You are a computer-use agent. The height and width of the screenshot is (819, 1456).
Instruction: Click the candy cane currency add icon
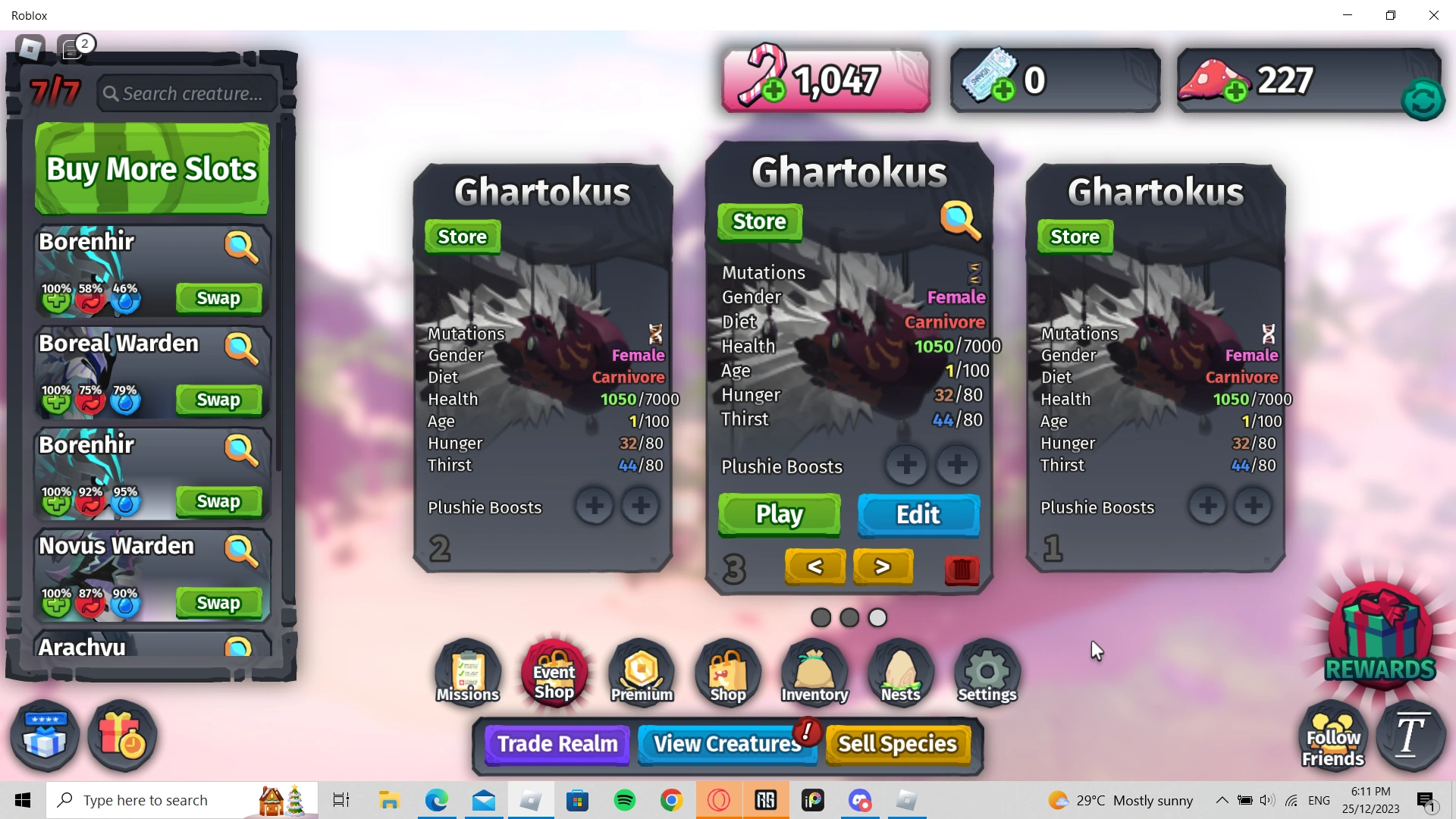[x=774, y=90]
